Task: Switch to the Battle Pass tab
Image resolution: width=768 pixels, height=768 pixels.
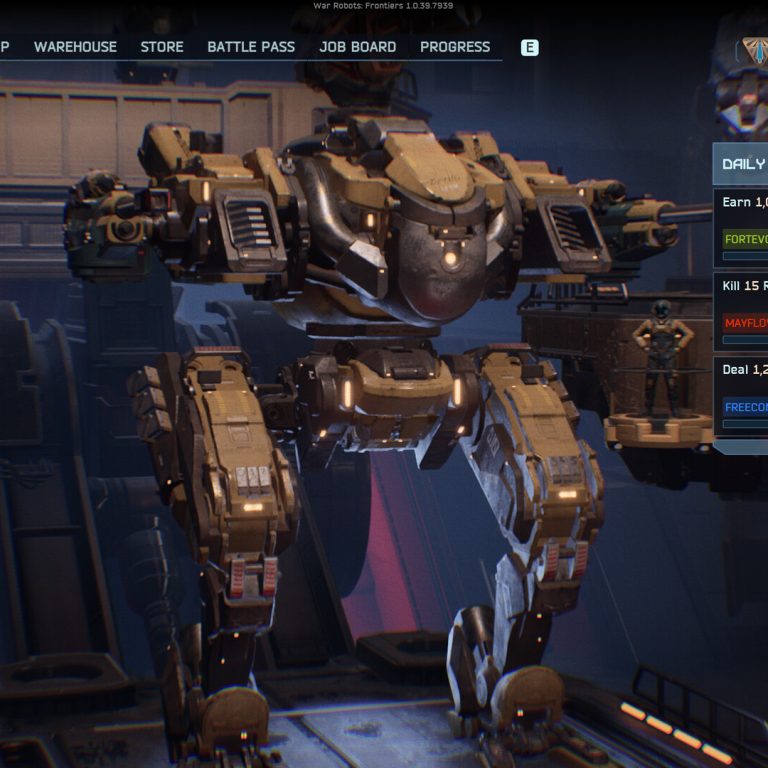Action: point(251,47)
